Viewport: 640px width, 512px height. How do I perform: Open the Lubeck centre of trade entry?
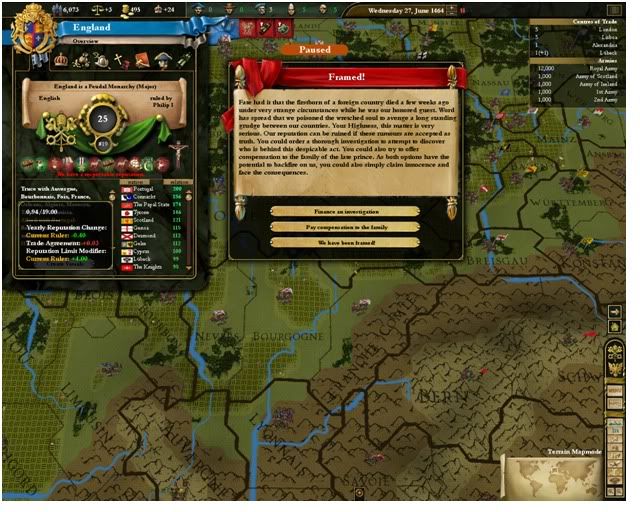click(601, 54)
